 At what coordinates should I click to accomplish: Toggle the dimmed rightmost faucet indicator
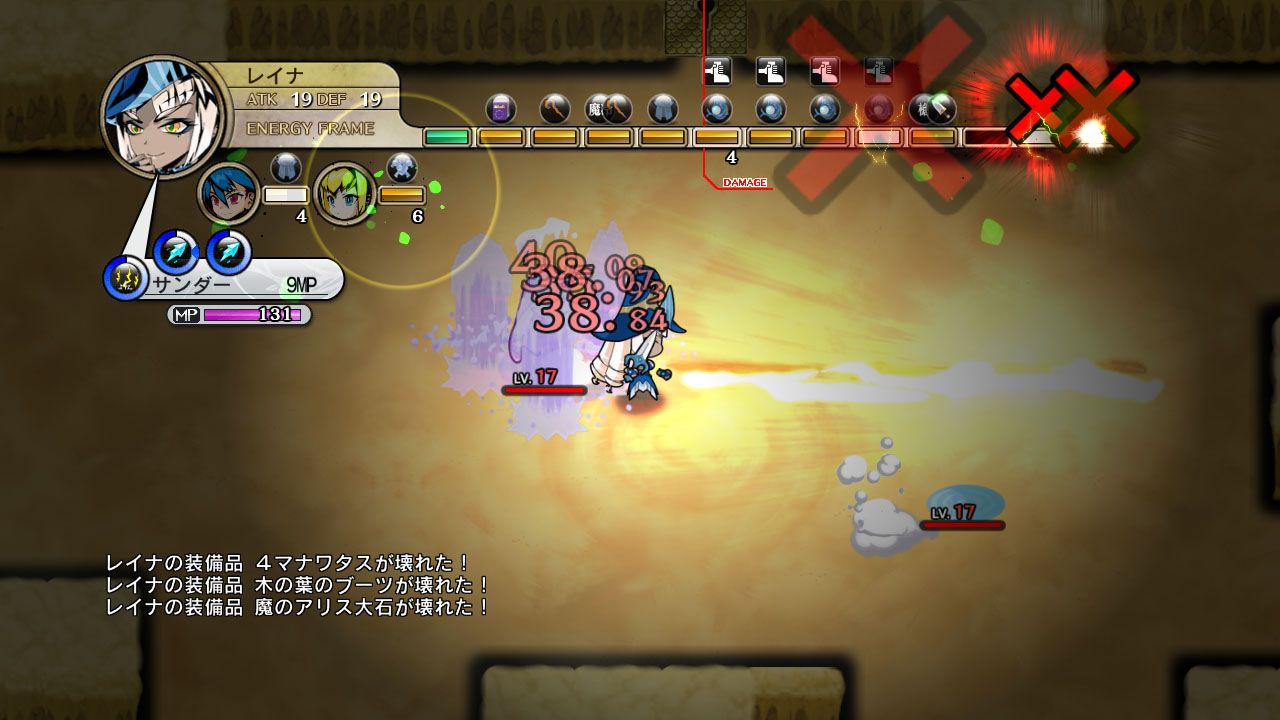879,71
